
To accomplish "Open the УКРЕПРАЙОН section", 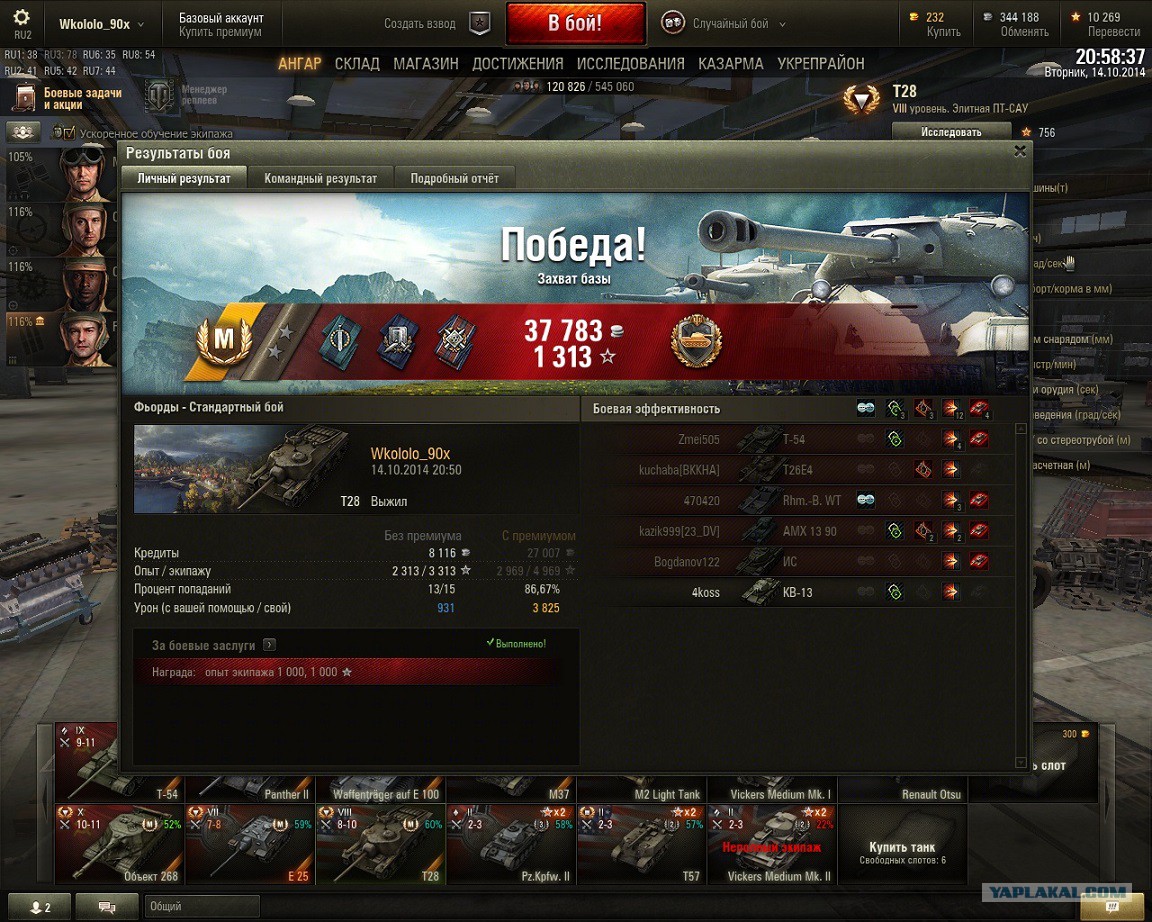I will pyautogui.click(x=821, y=64).
